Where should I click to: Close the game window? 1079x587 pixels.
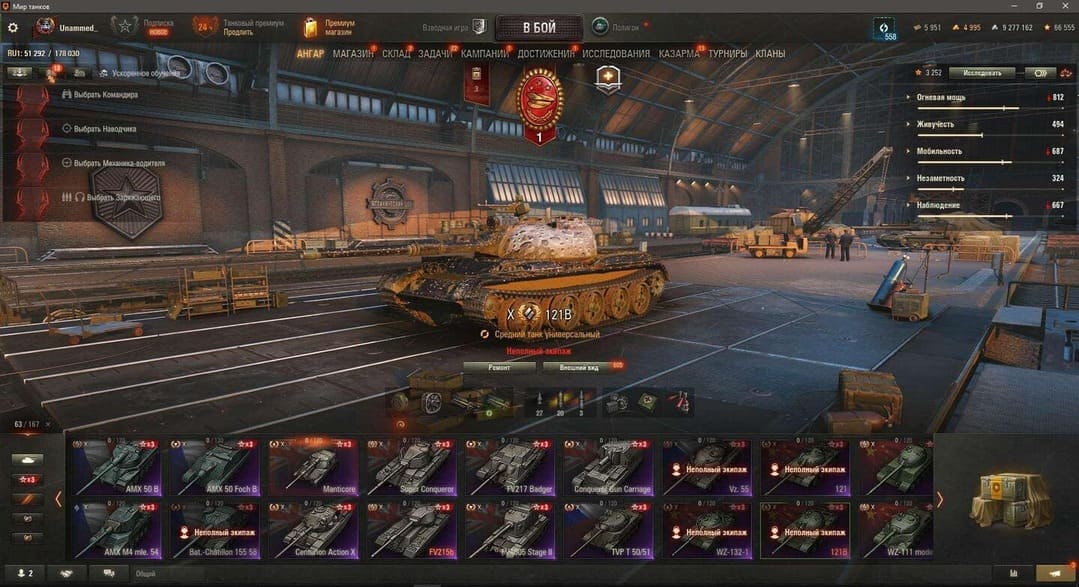(1066, 6)
